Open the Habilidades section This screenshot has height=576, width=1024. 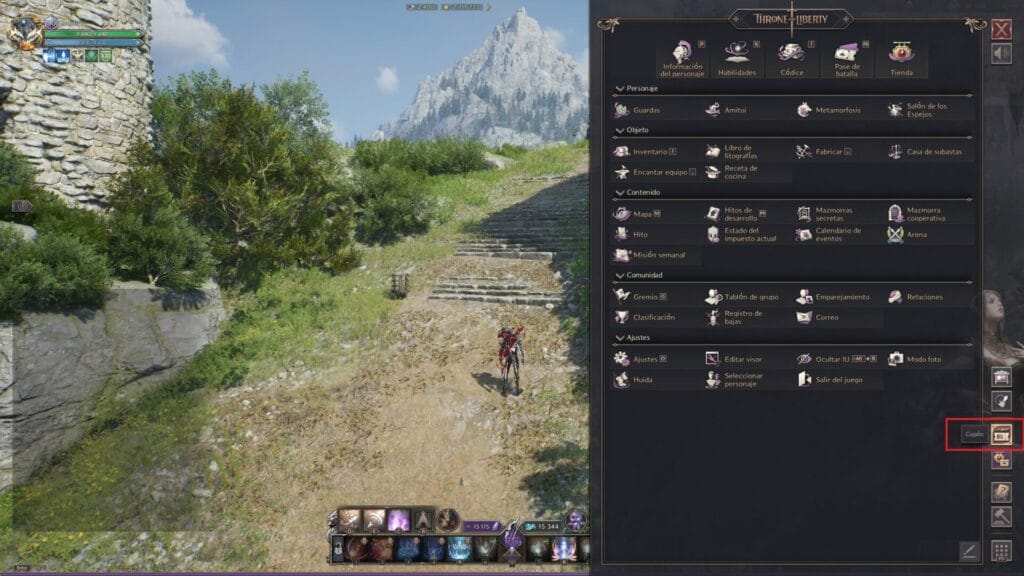click(x=737, y=59)
